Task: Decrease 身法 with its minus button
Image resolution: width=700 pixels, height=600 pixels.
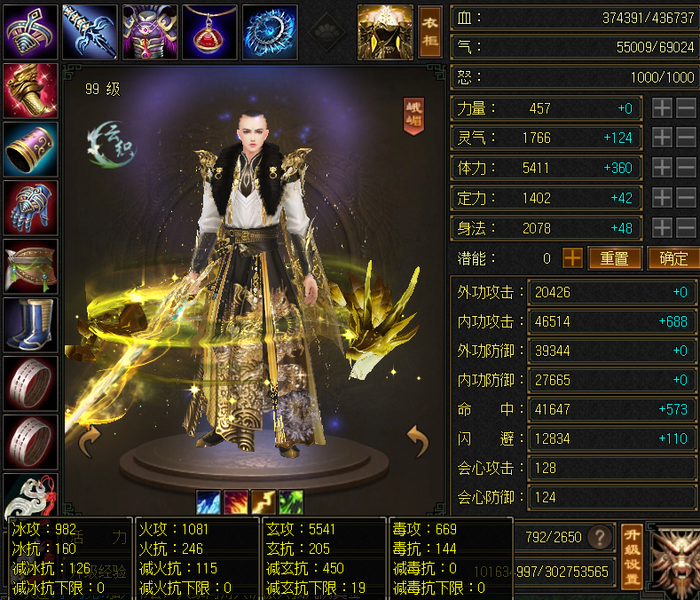Action: [x=686, y=228]
